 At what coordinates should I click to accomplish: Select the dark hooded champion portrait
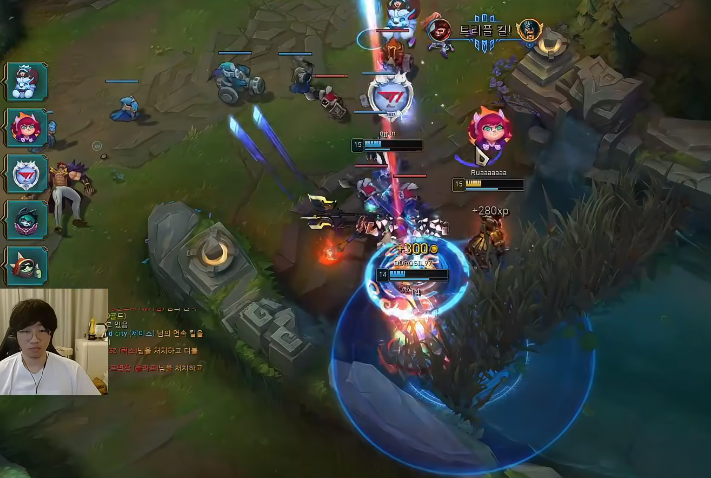(x=27, y=220)
